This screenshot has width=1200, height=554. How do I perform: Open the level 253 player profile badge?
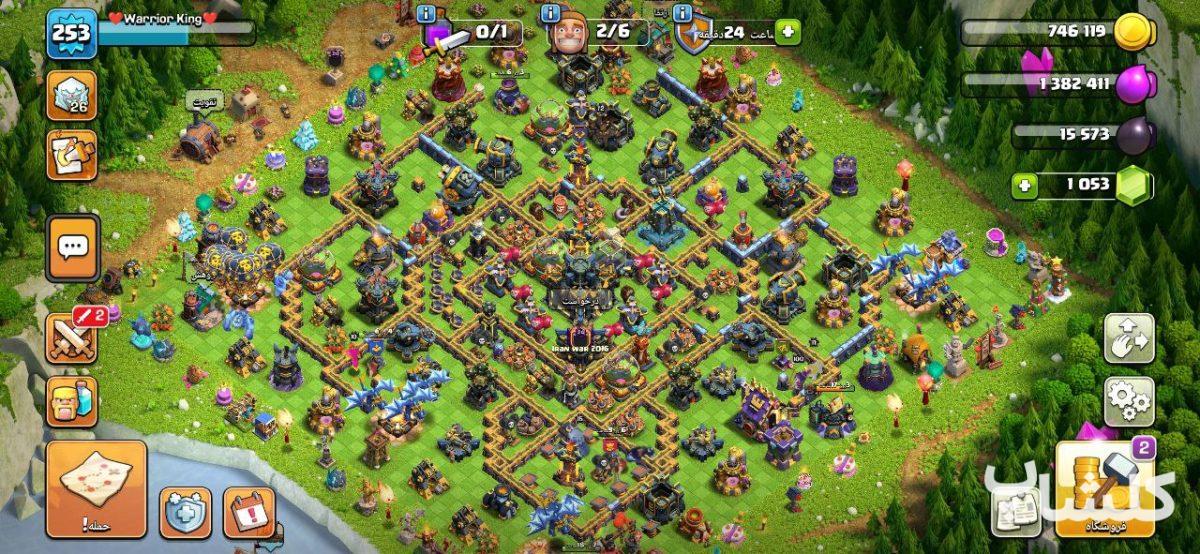point(71,33)
